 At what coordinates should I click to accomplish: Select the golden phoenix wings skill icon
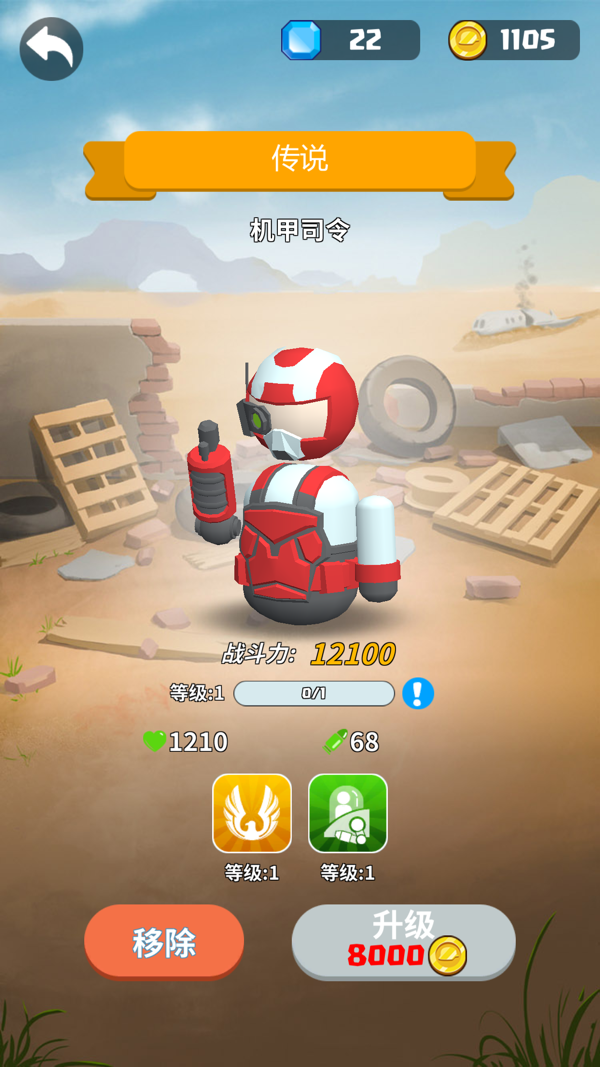(252, 813)
